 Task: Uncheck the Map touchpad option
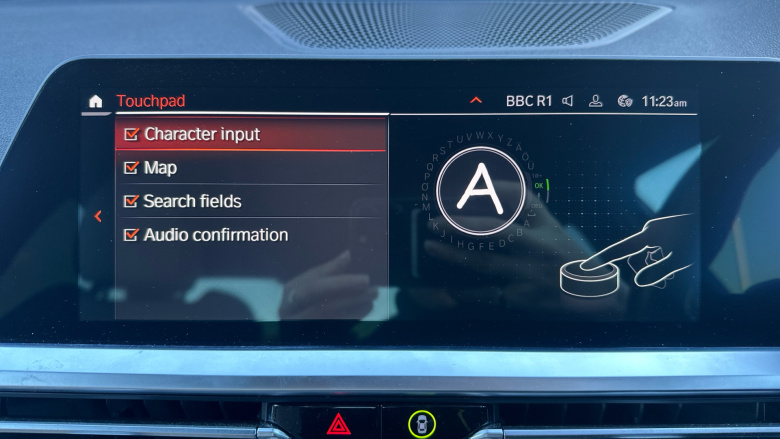131,168
